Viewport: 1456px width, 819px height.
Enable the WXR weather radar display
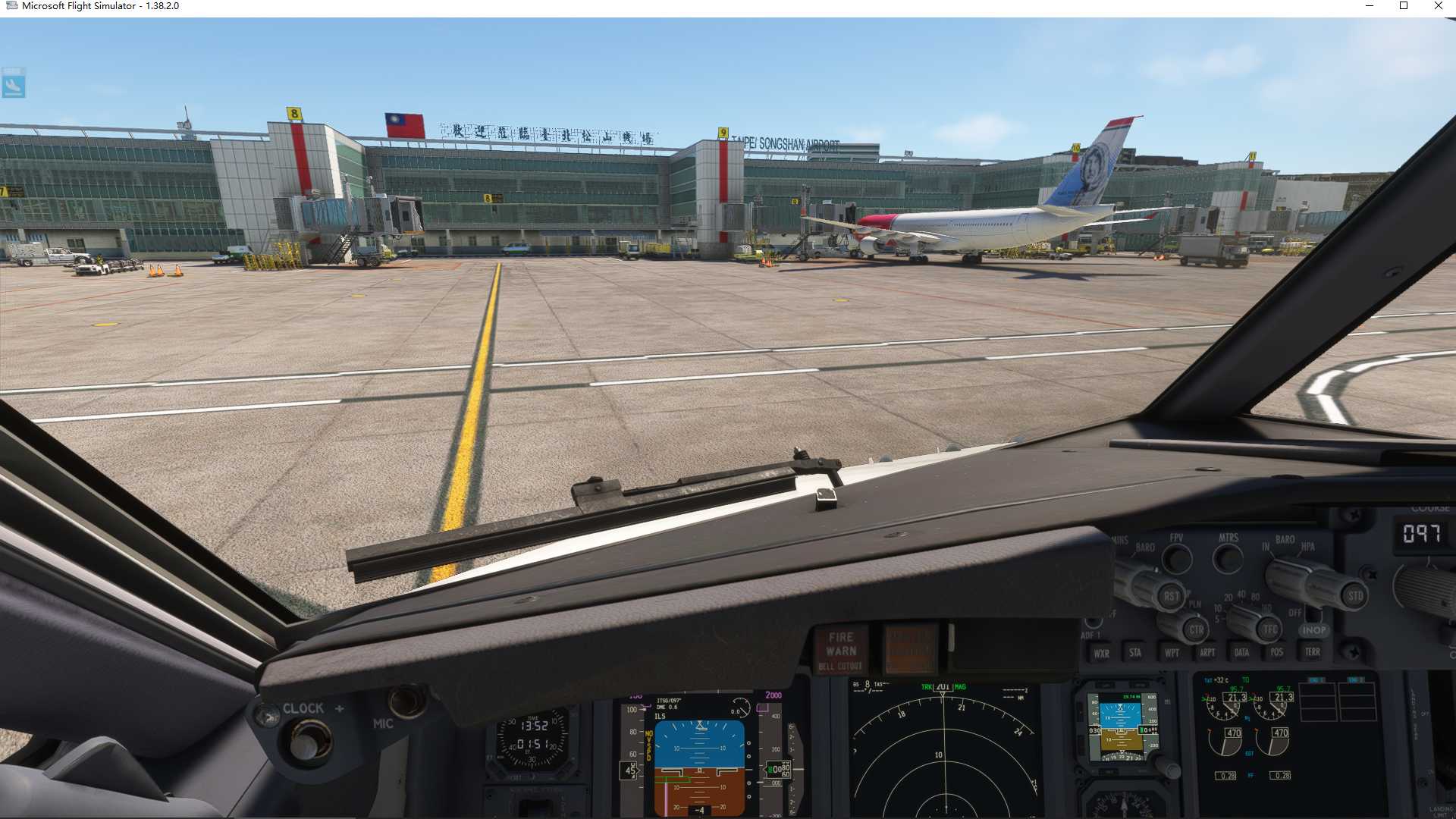point(1103,652)
